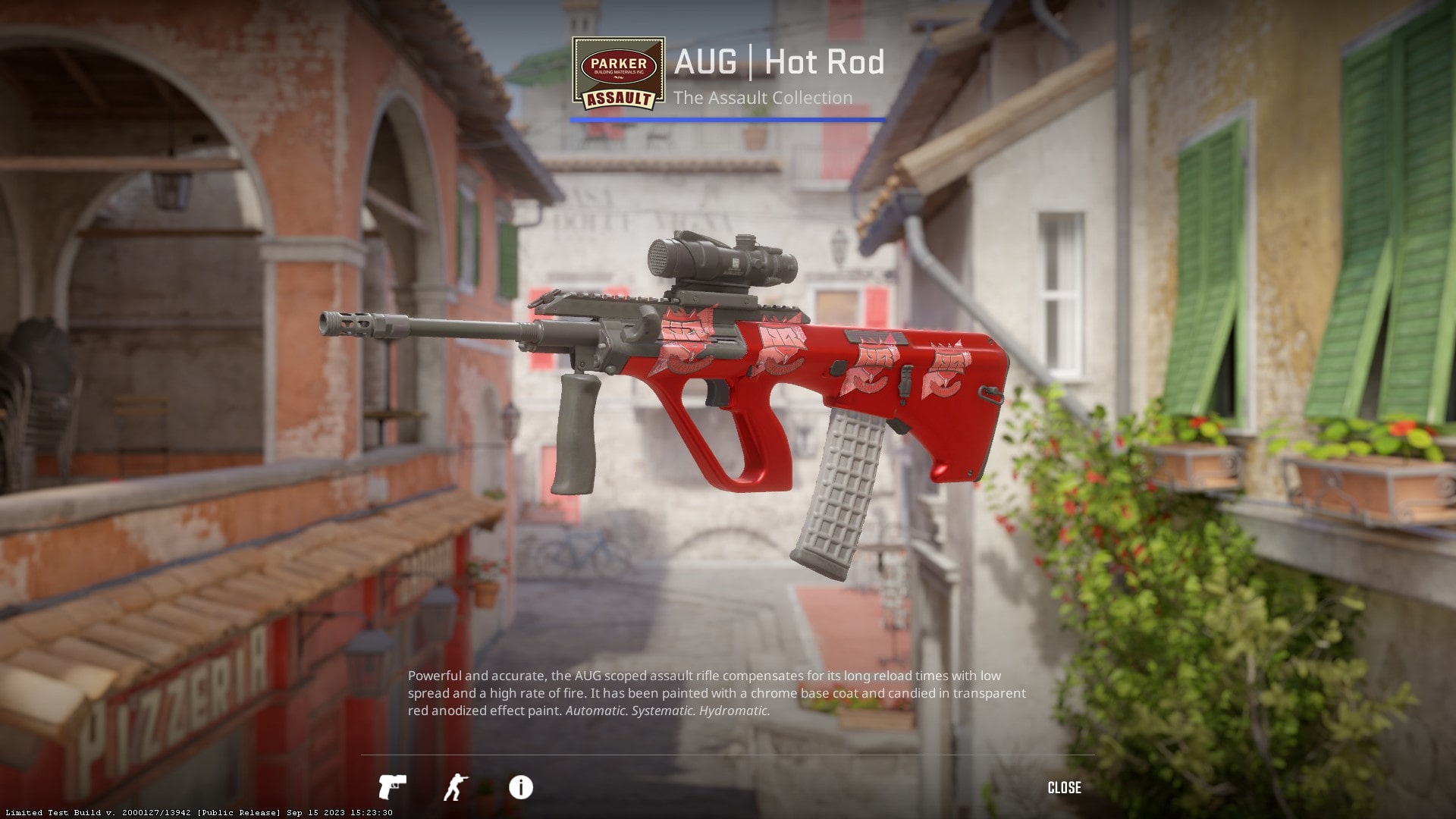Click the CLOSE button
Viewport: 1456px width, 819px height.
point(1064,787)
